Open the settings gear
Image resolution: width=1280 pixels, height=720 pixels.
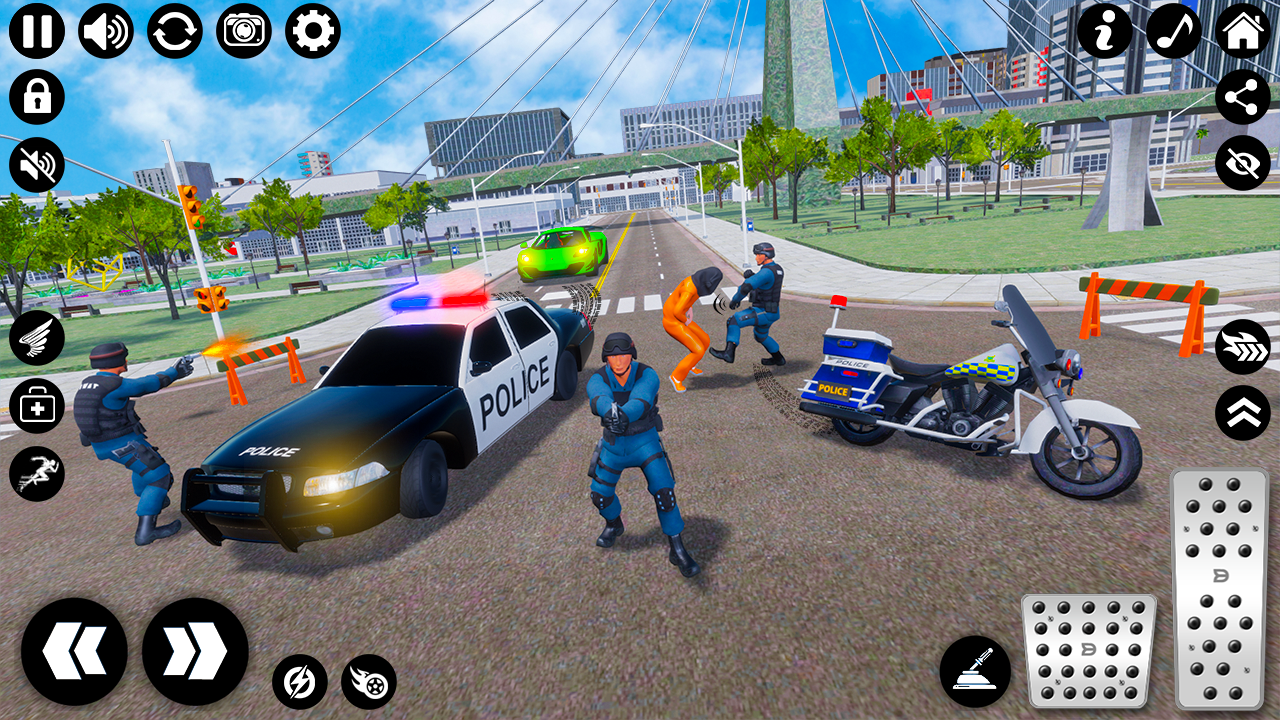(309, 29)
